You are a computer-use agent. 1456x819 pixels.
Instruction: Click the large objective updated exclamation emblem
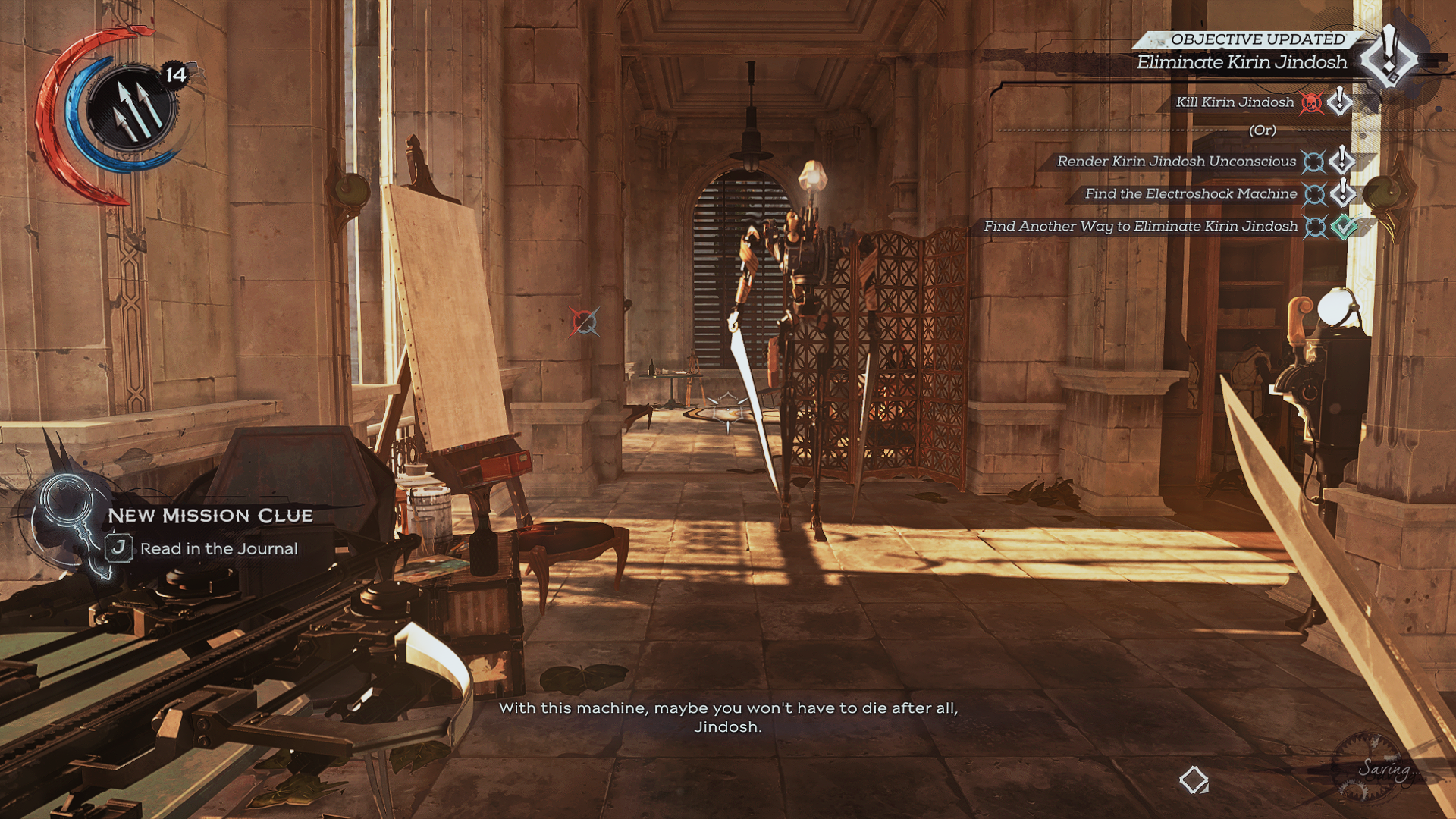1389,55
